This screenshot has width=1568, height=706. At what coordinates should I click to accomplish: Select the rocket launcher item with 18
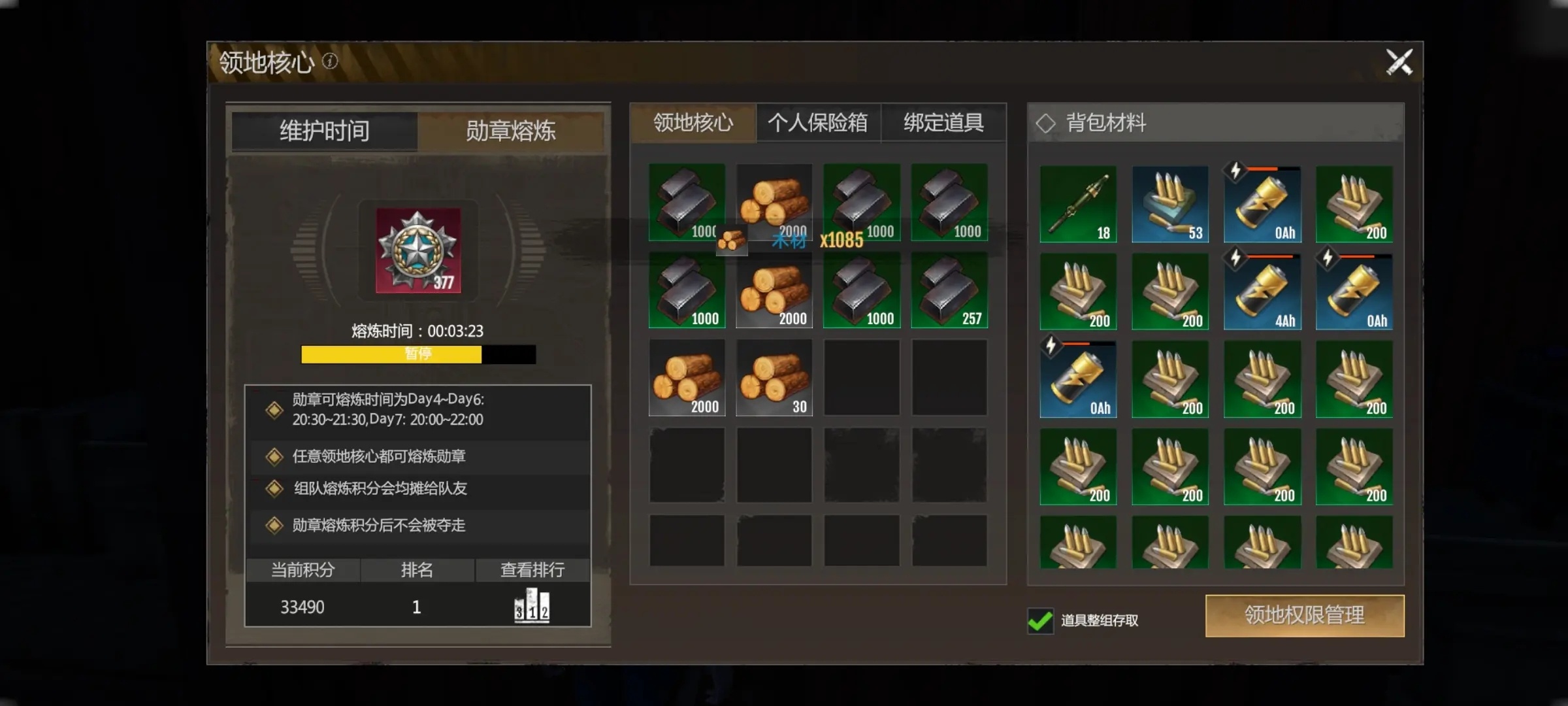click(1078, 204)
